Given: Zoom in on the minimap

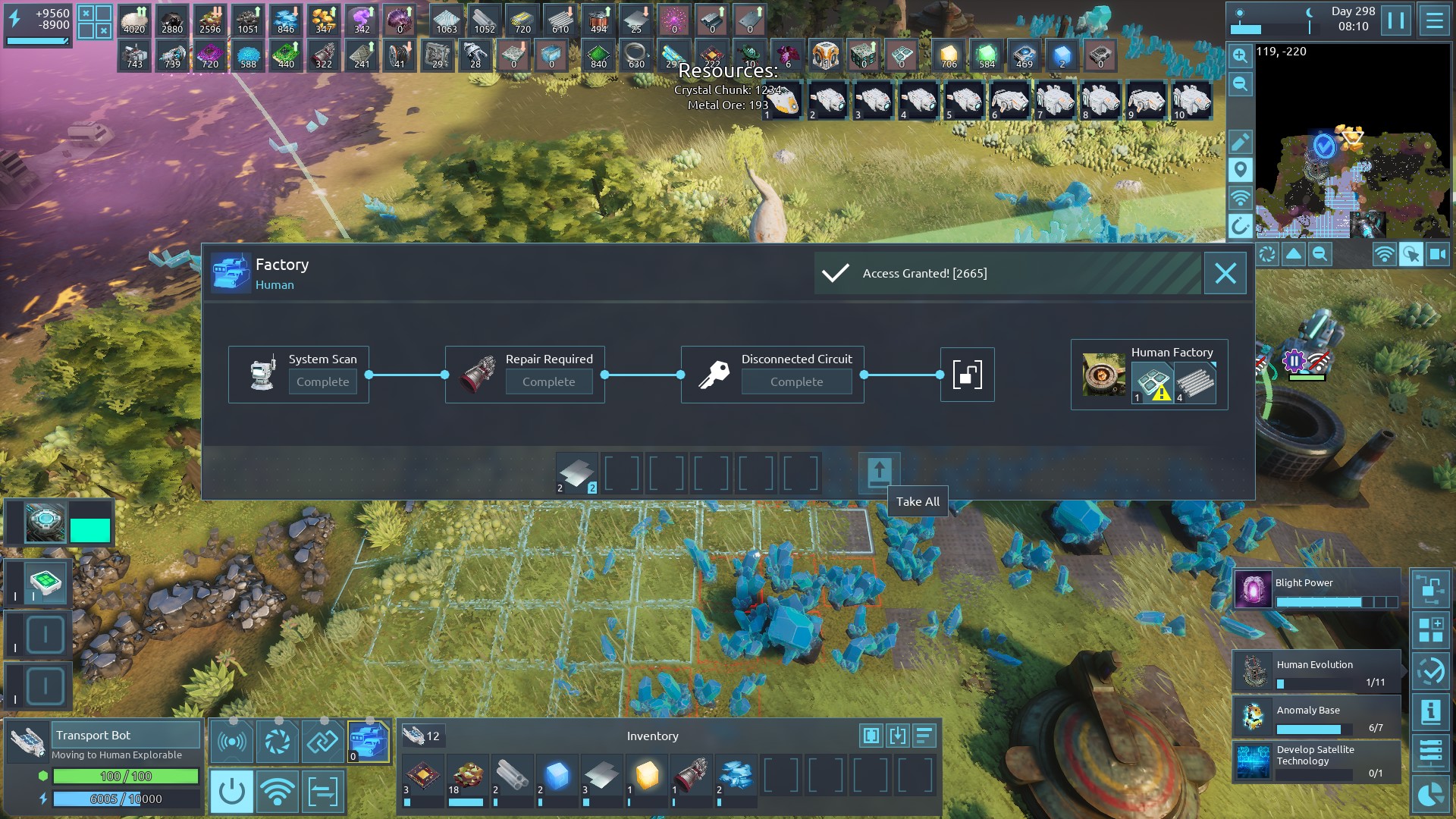Looking at the screenshot, I should (x=1240, y=55).
